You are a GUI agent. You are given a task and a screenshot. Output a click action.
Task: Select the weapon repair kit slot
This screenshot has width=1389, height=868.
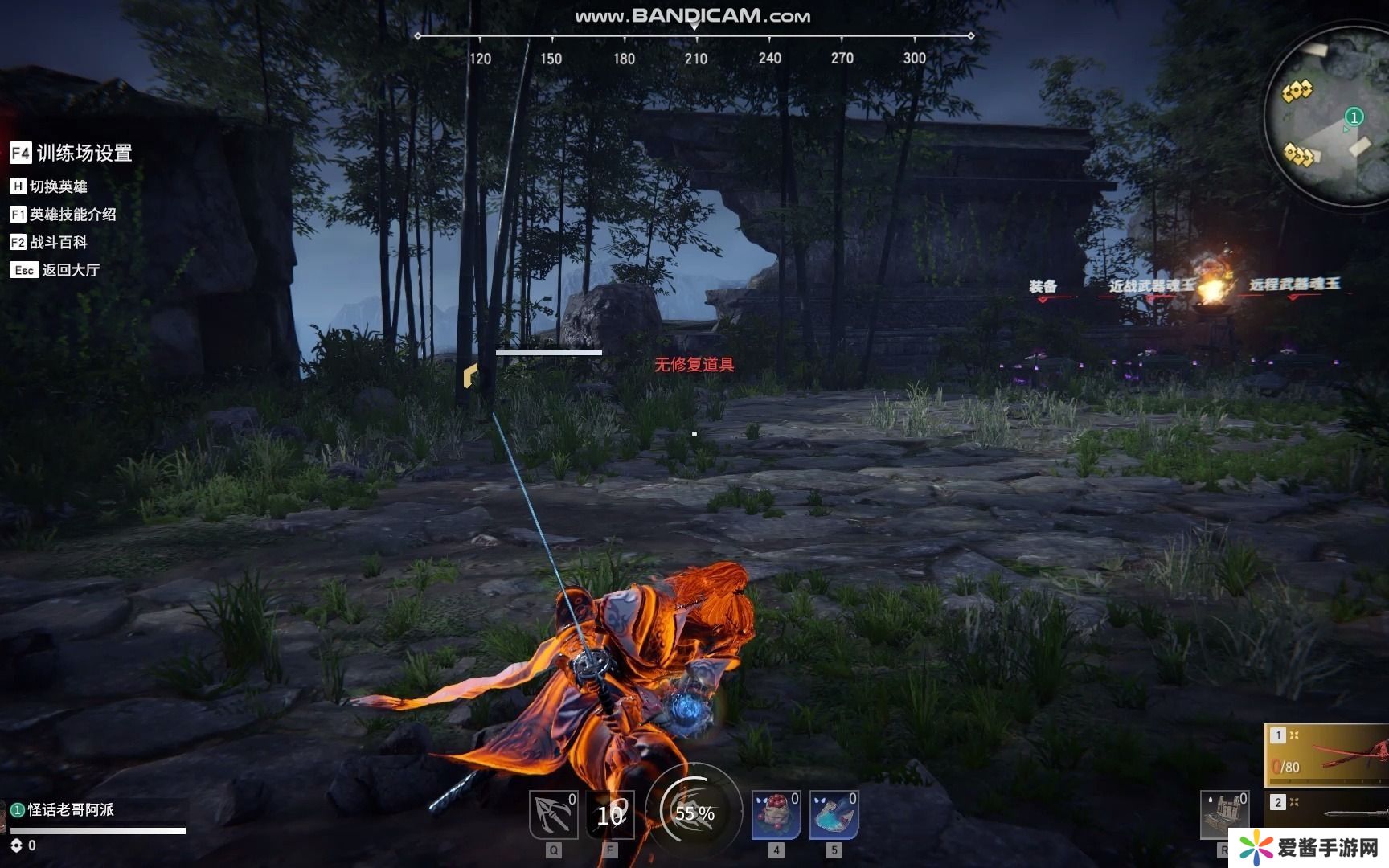pos(1223,815)
